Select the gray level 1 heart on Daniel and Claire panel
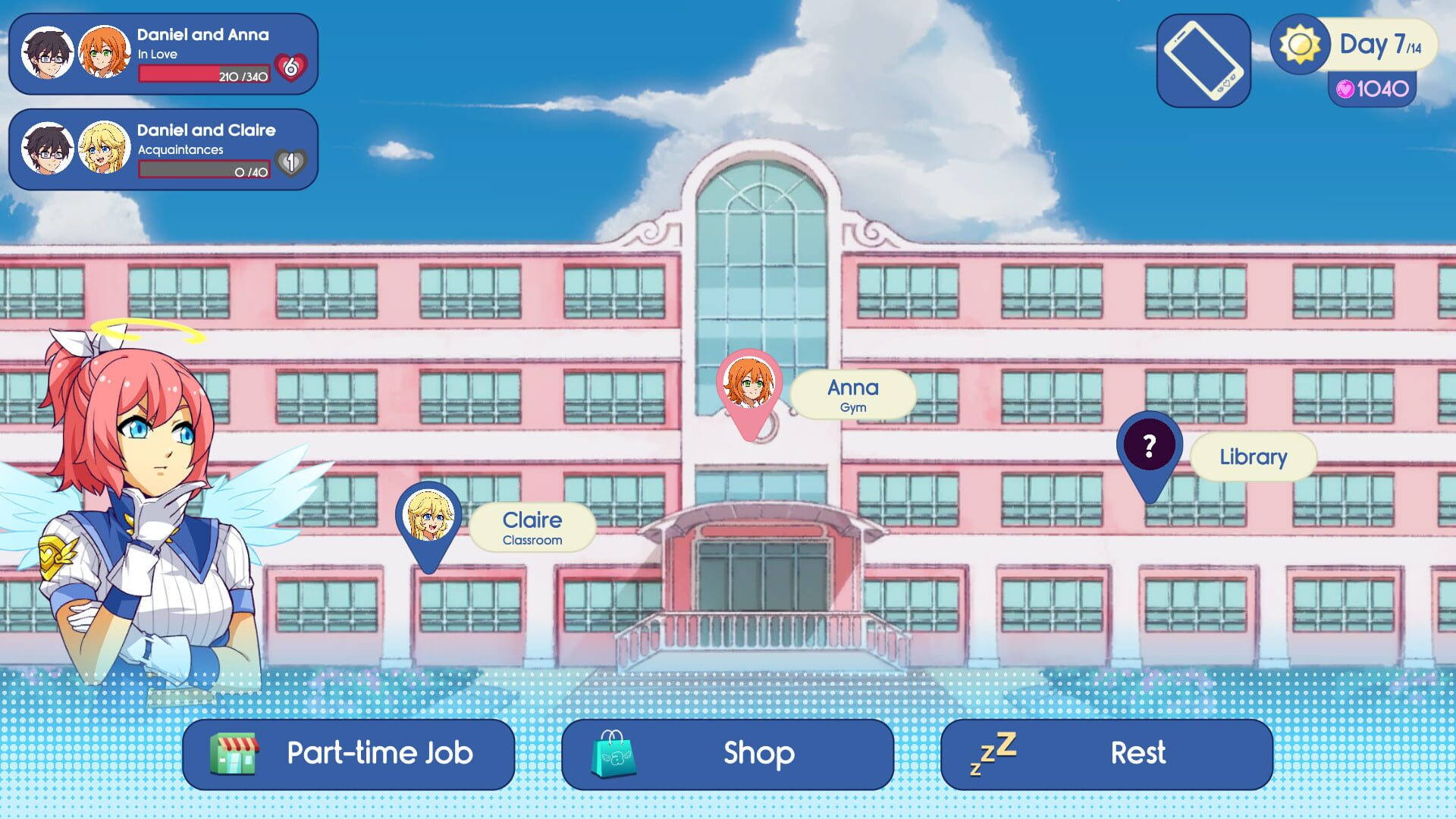Viewport: 1456px width, 819px height. pyautogui.click(x=292, y=162)
